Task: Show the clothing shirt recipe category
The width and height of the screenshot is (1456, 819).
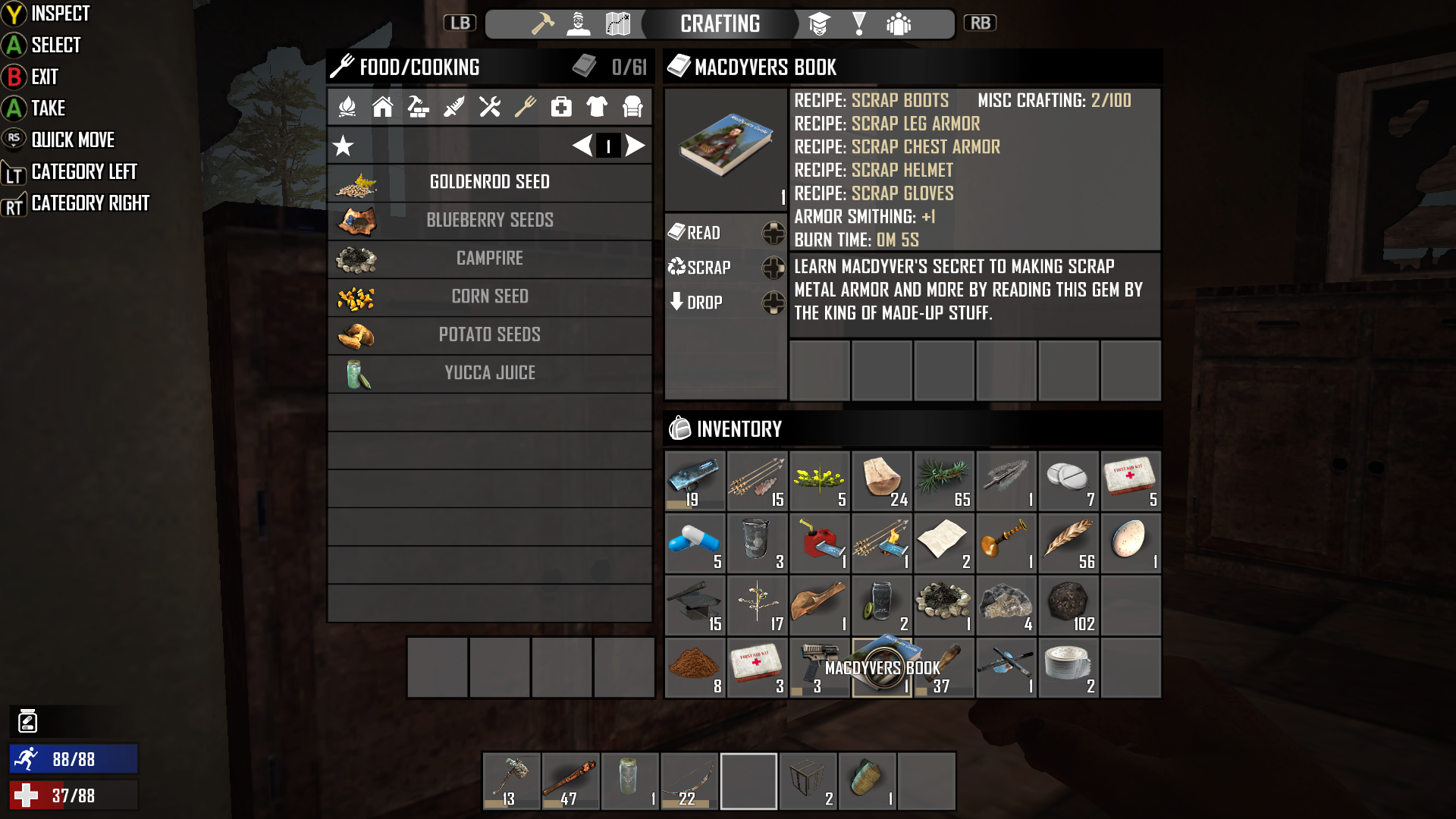Action: tap(597, 107)
